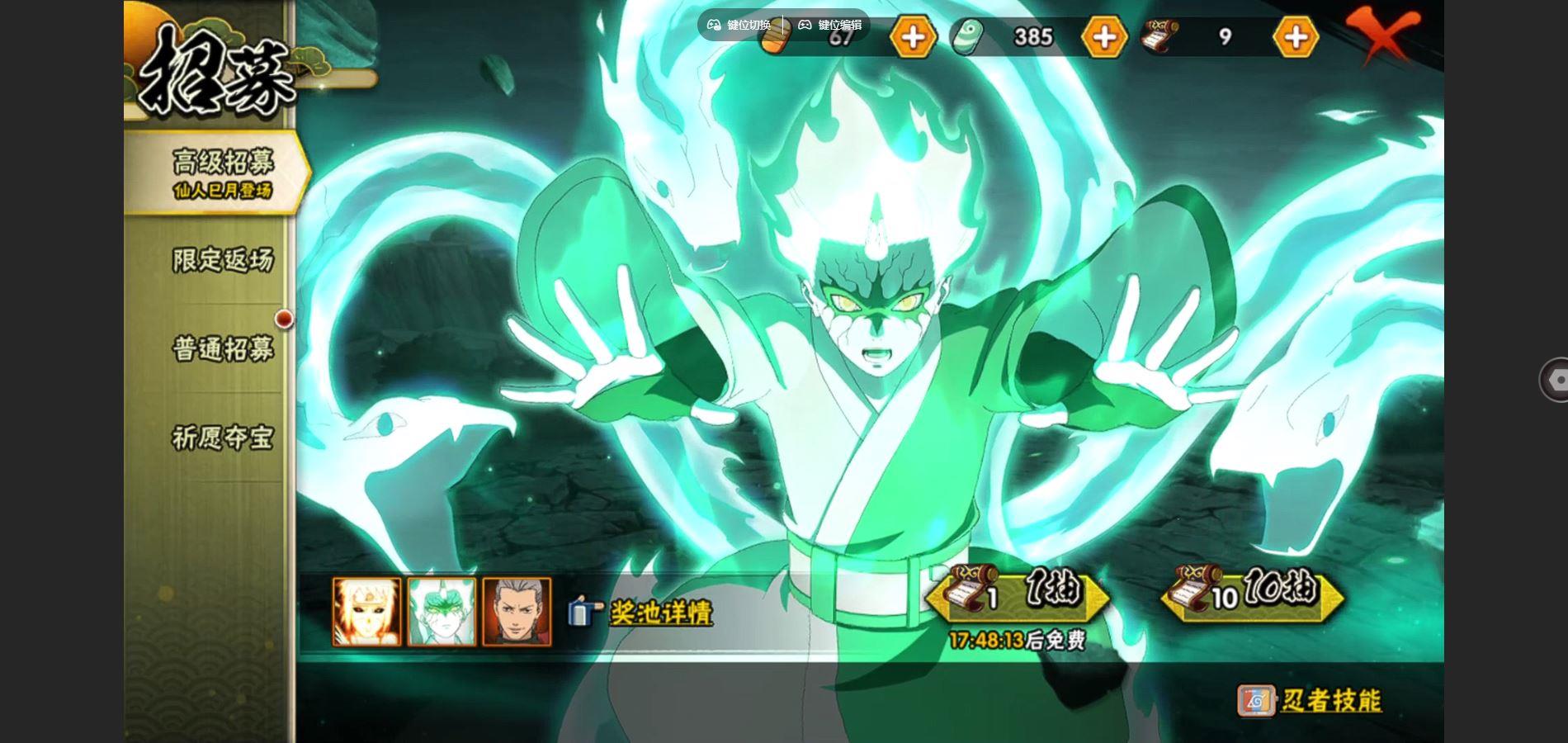Open 奖池详情 prize pool details
This screenshot has height=743, width=1568.
(659, 613)
